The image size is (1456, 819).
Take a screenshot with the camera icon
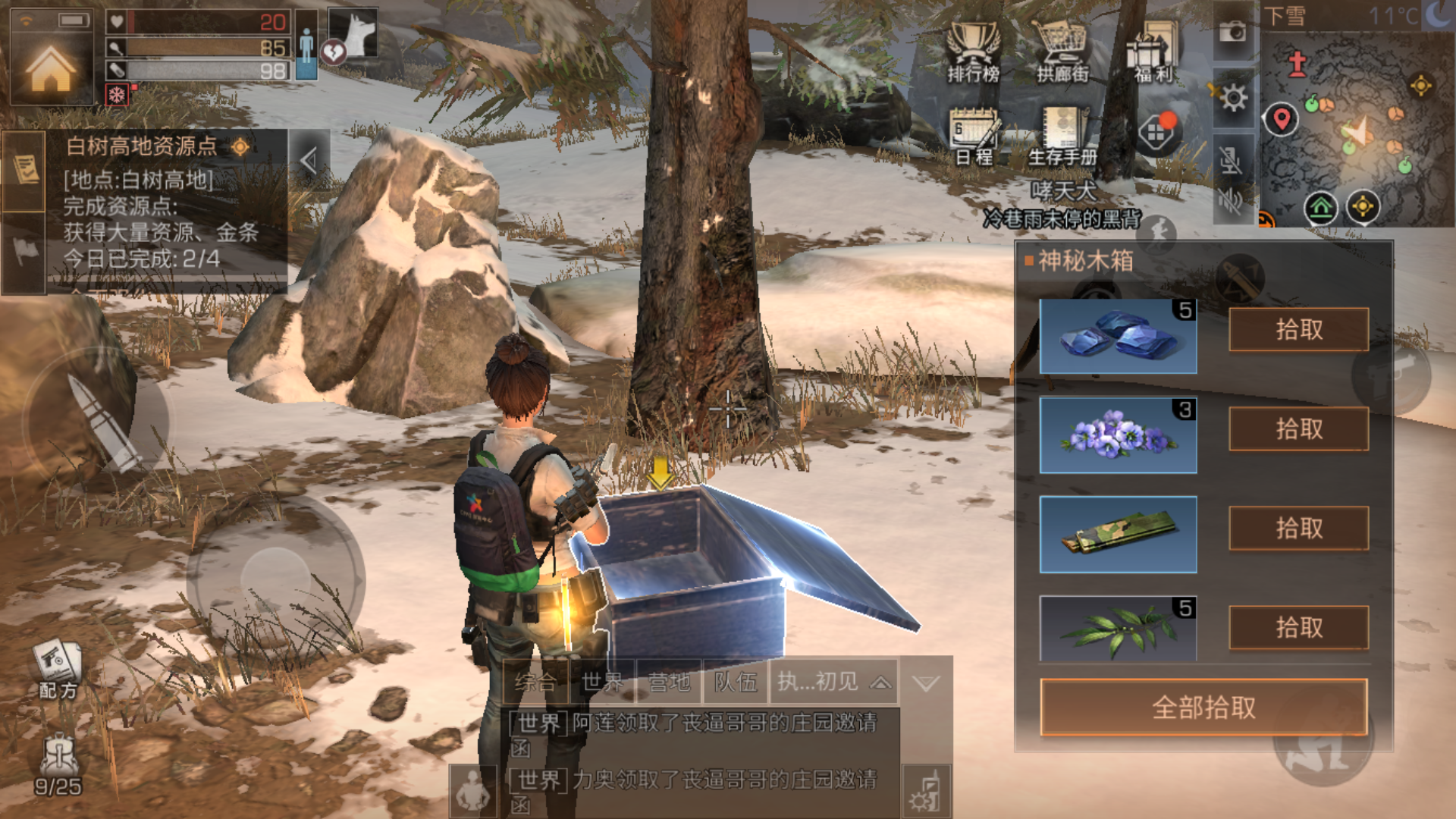coord(1233,32)
